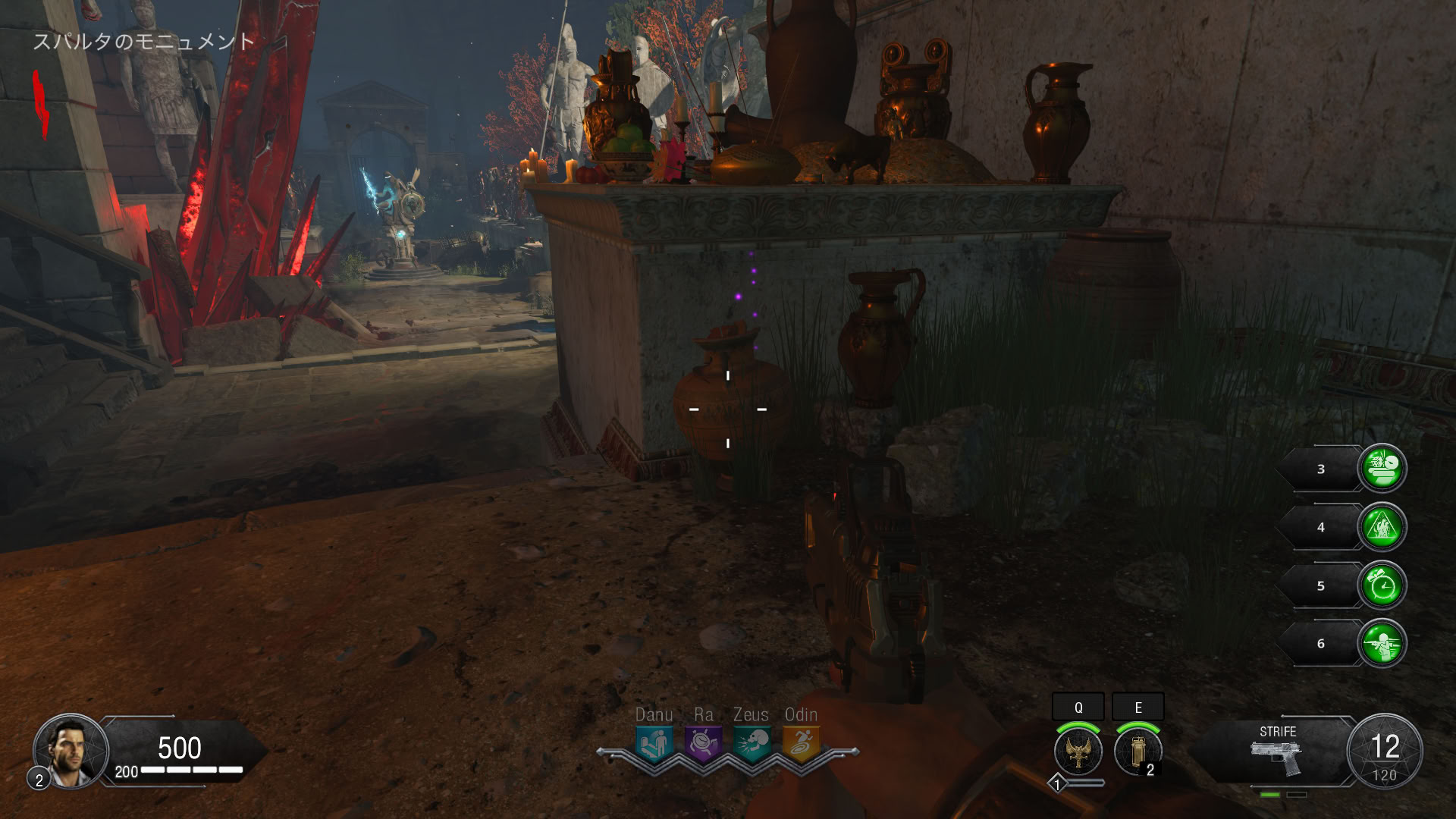Use the warning-triangle elixir in slot 4
The width and height of the screenshot is (1456, 819).
pyautogui.click(x=1382, y=527)
